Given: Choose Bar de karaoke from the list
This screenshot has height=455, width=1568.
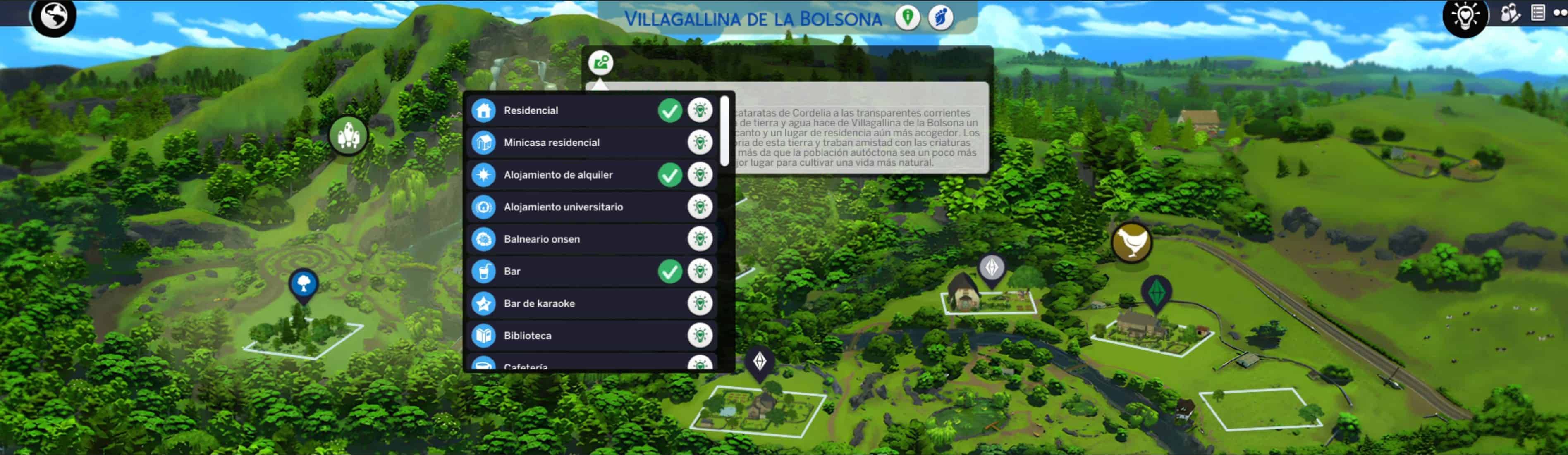Looking at the screenshot, I should tap(539, 303).
